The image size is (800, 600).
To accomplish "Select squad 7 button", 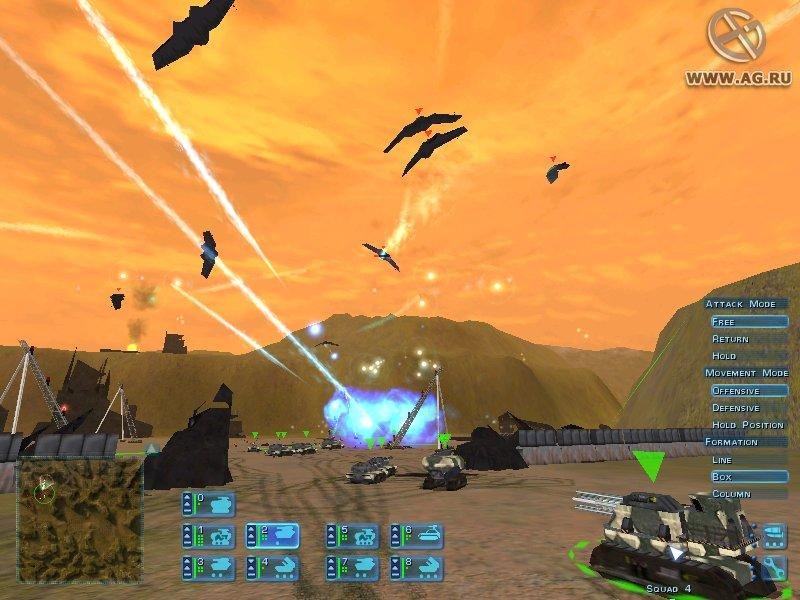I will [353, 568].
